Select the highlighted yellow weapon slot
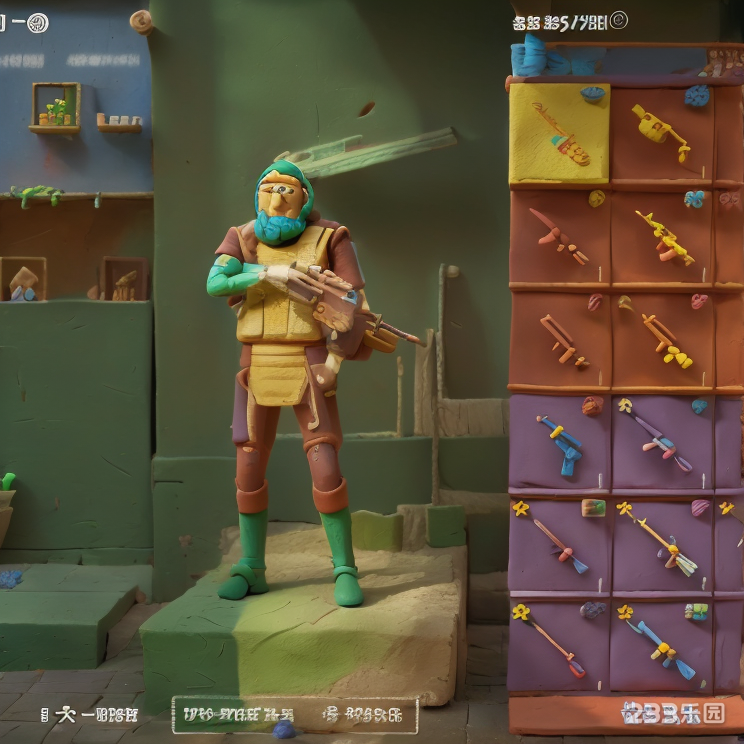 pos(559,133)
